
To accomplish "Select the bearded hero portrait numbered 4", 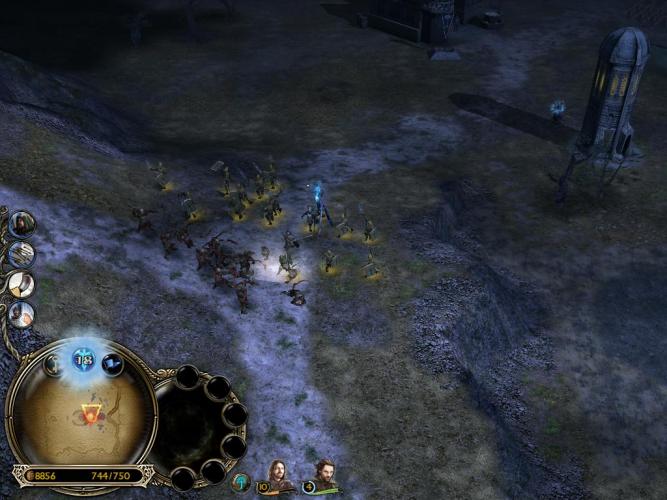I will point(322,472).
